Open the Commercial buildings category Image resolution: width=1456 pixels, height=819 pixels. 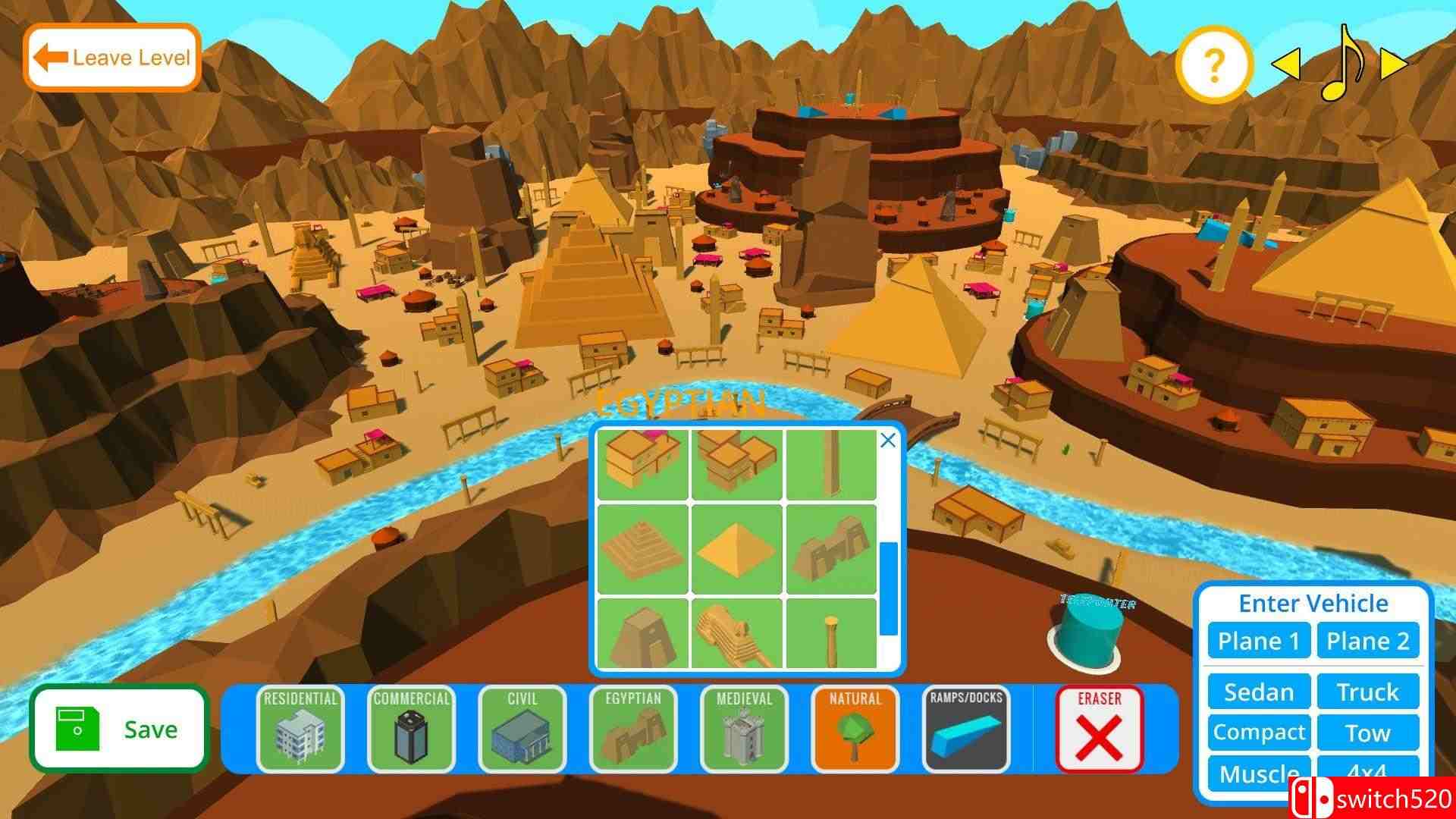point(410,730)
